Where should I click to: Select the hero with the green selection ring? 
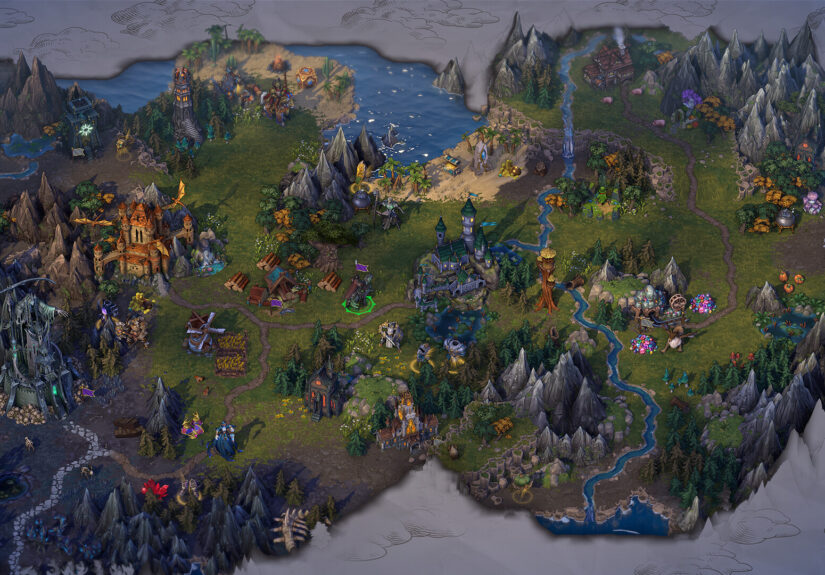pos(358,294)
